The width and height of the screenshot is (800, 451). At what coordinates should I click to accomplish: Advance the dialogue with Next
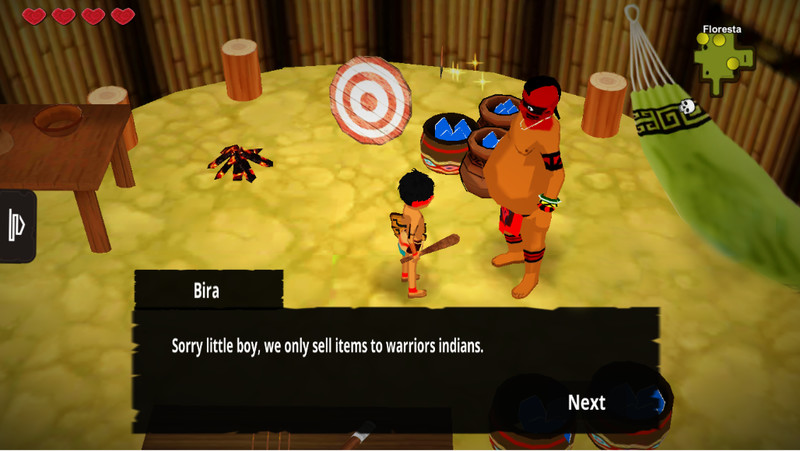(586, 402)
